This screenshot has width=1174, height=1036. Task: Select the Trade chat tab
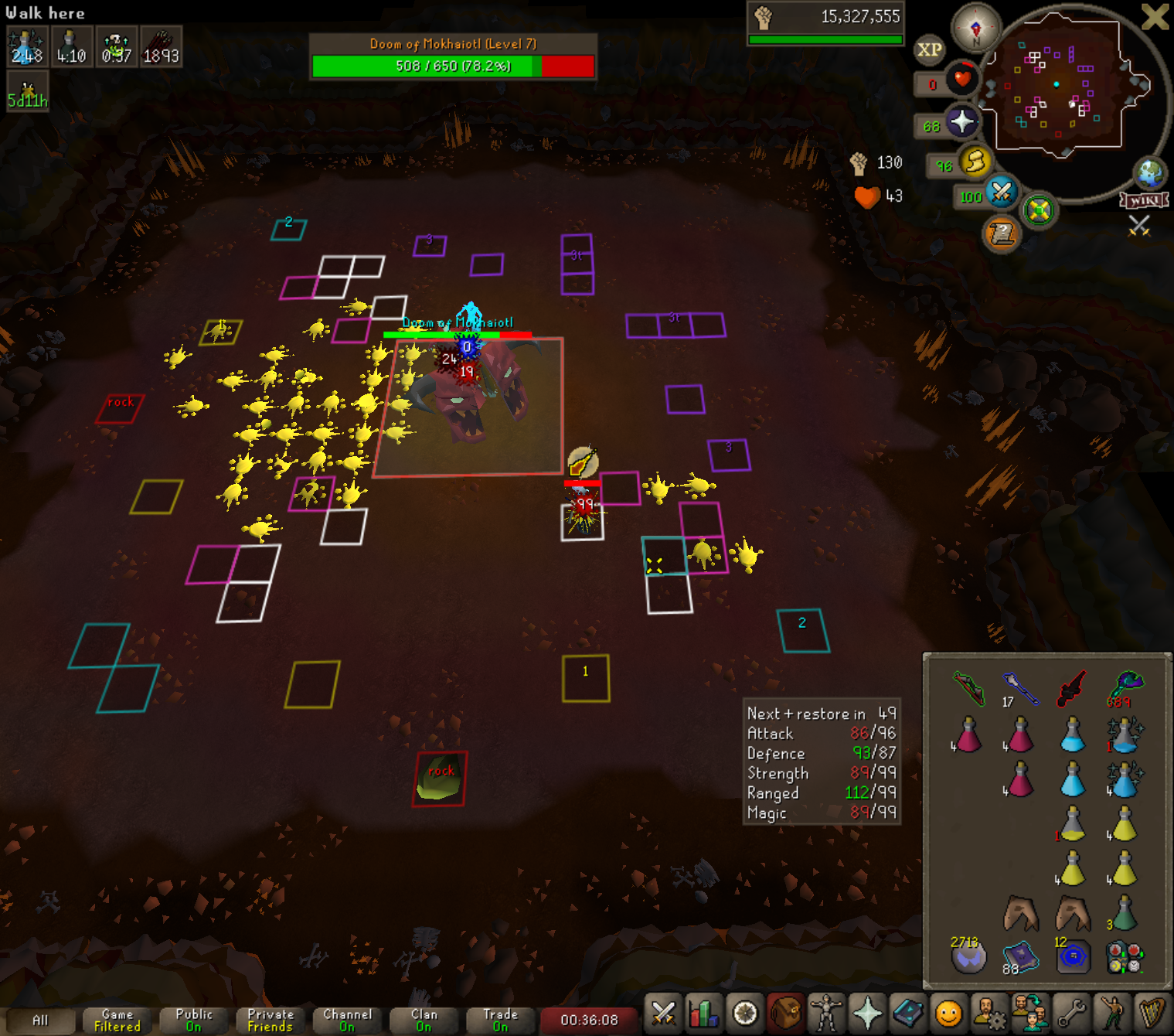pos(500,1020)
